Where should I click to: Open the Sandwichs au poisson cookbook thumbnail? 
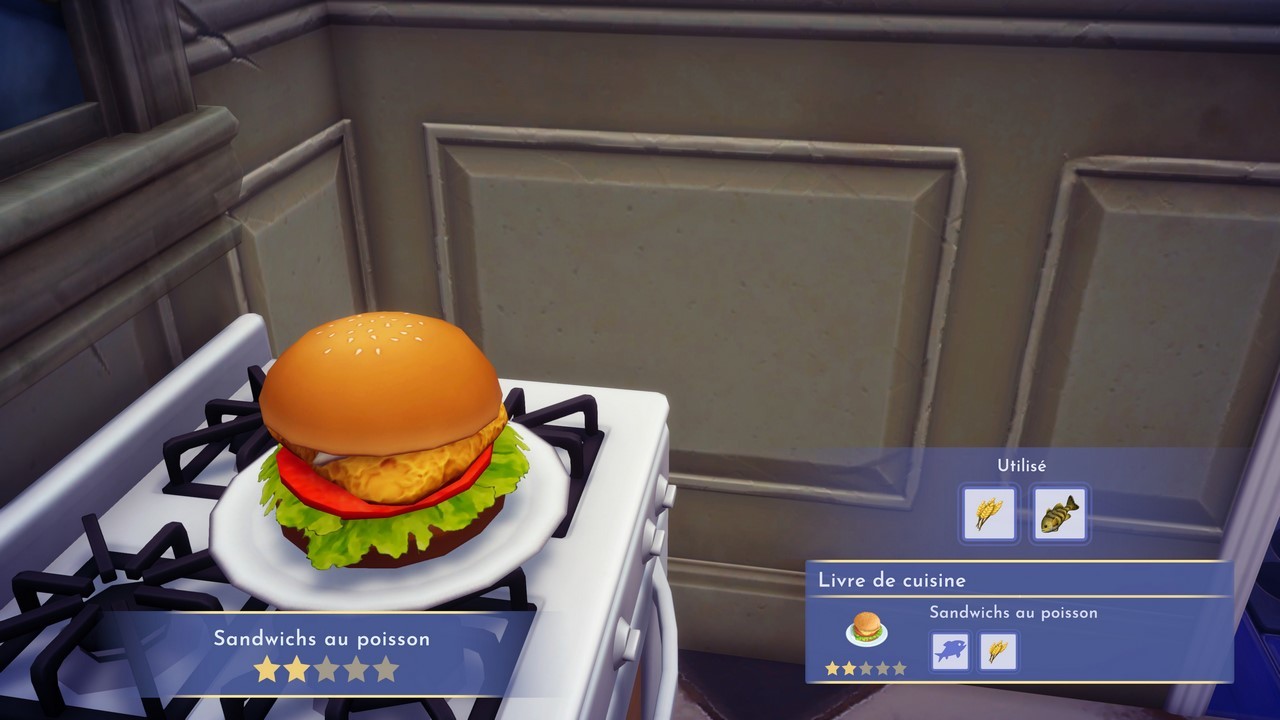pos(866,630)
